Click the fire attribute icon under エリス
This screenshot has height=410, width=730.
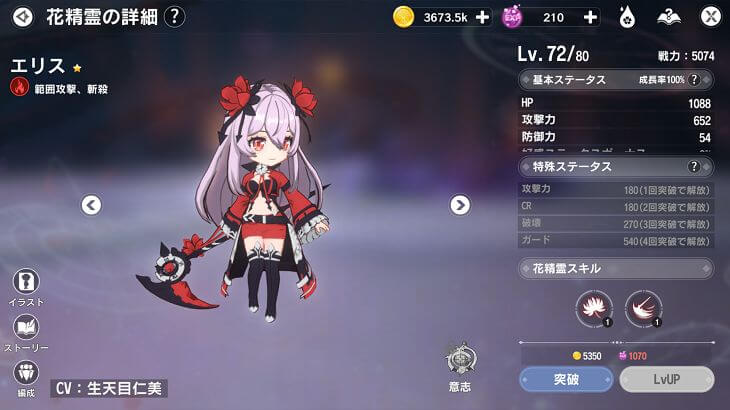point(19,87)
